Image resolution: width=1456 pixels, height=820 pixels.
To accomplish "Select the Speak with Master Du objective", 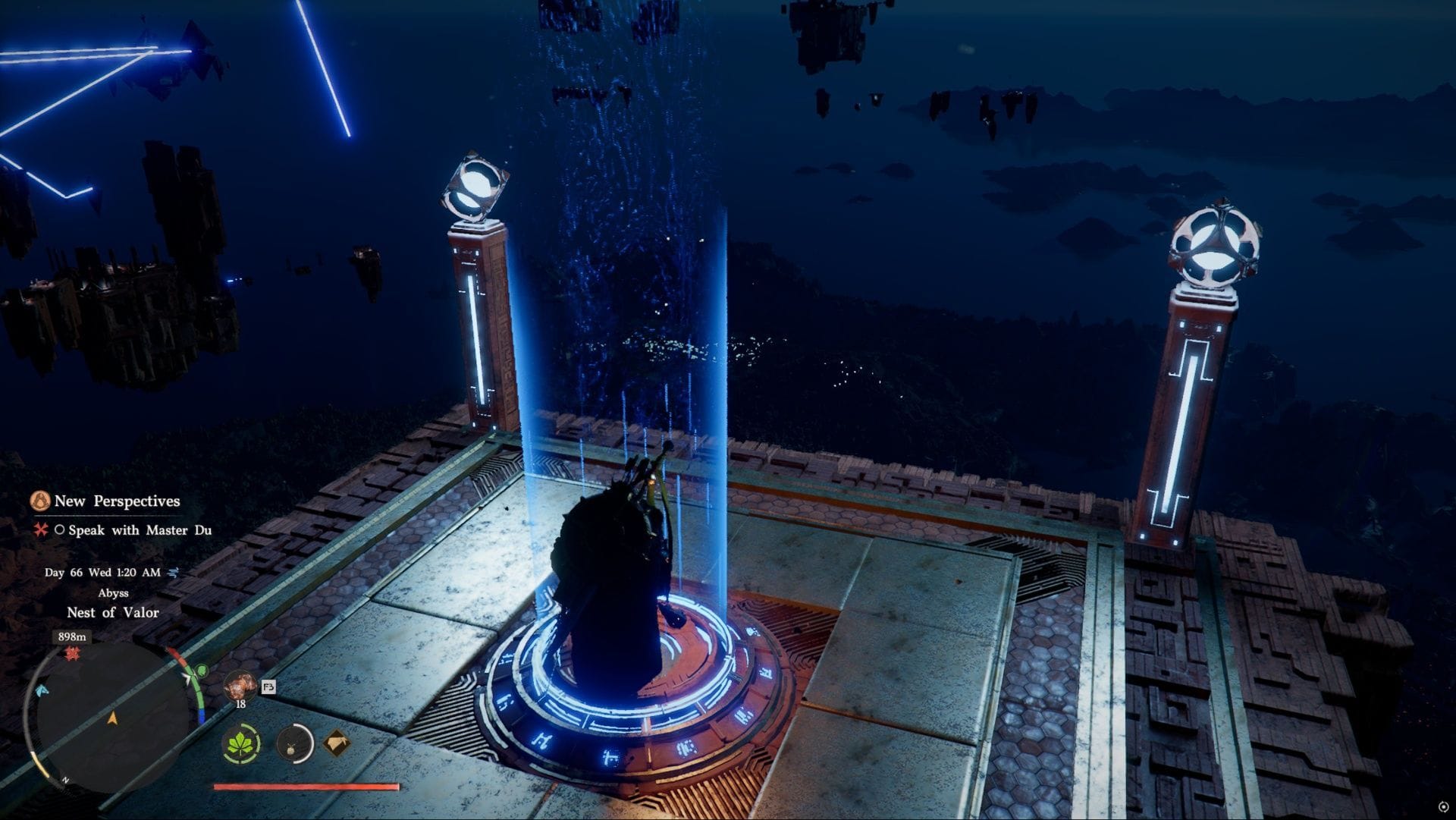I will [139, 530].
